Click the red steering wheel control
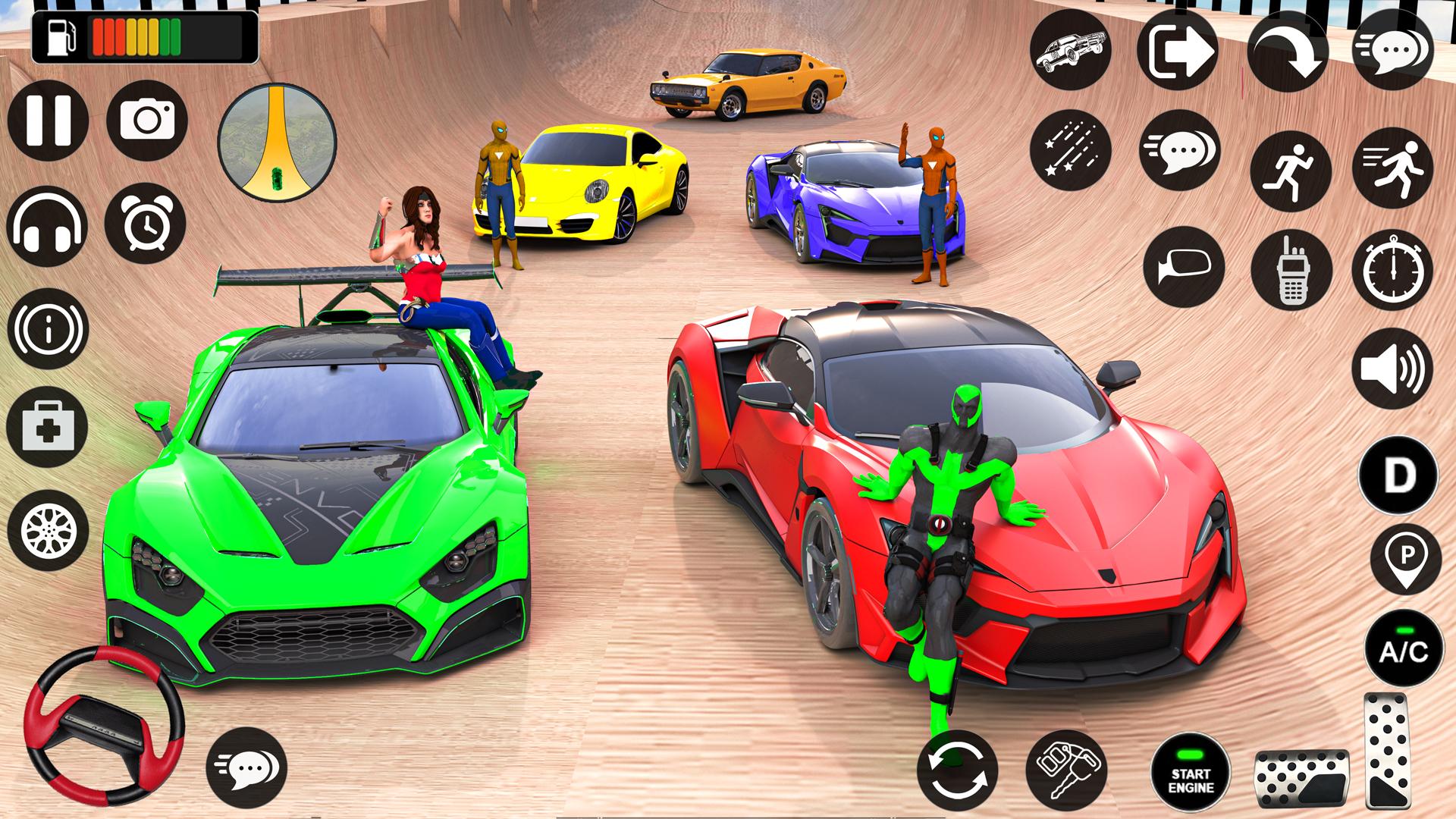 pyautogui.click(x=104, y=723)
